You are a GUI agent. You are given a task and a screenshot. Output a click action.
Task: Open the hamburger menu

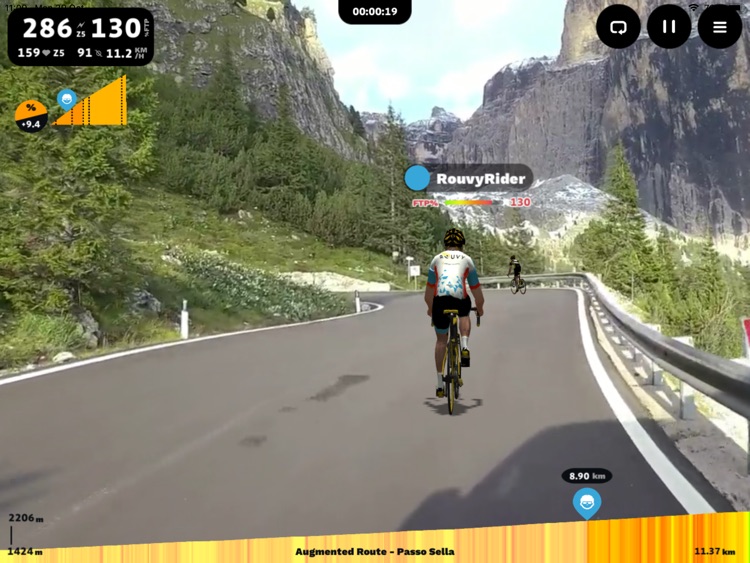720,27
